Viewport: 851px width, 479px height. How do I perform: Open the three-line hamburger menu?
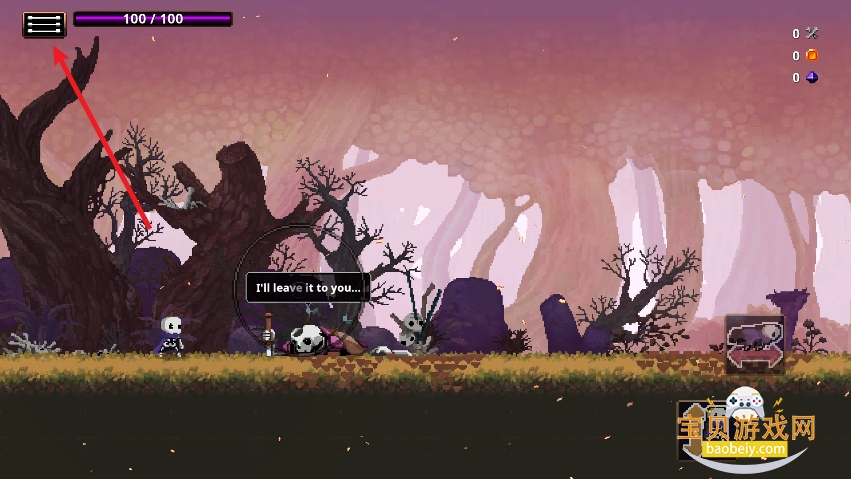click(x=43, y=23)
